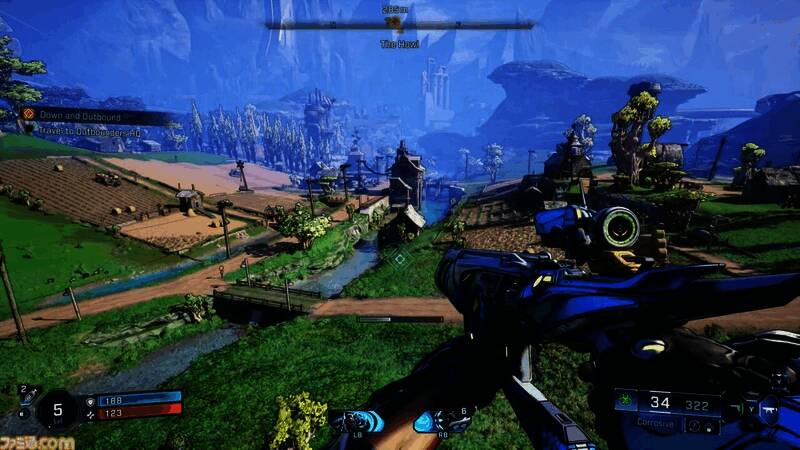Click the level 5 character badge
This screenshot has height=450, width=800.
pyautogui.click(x=57, y=409)
